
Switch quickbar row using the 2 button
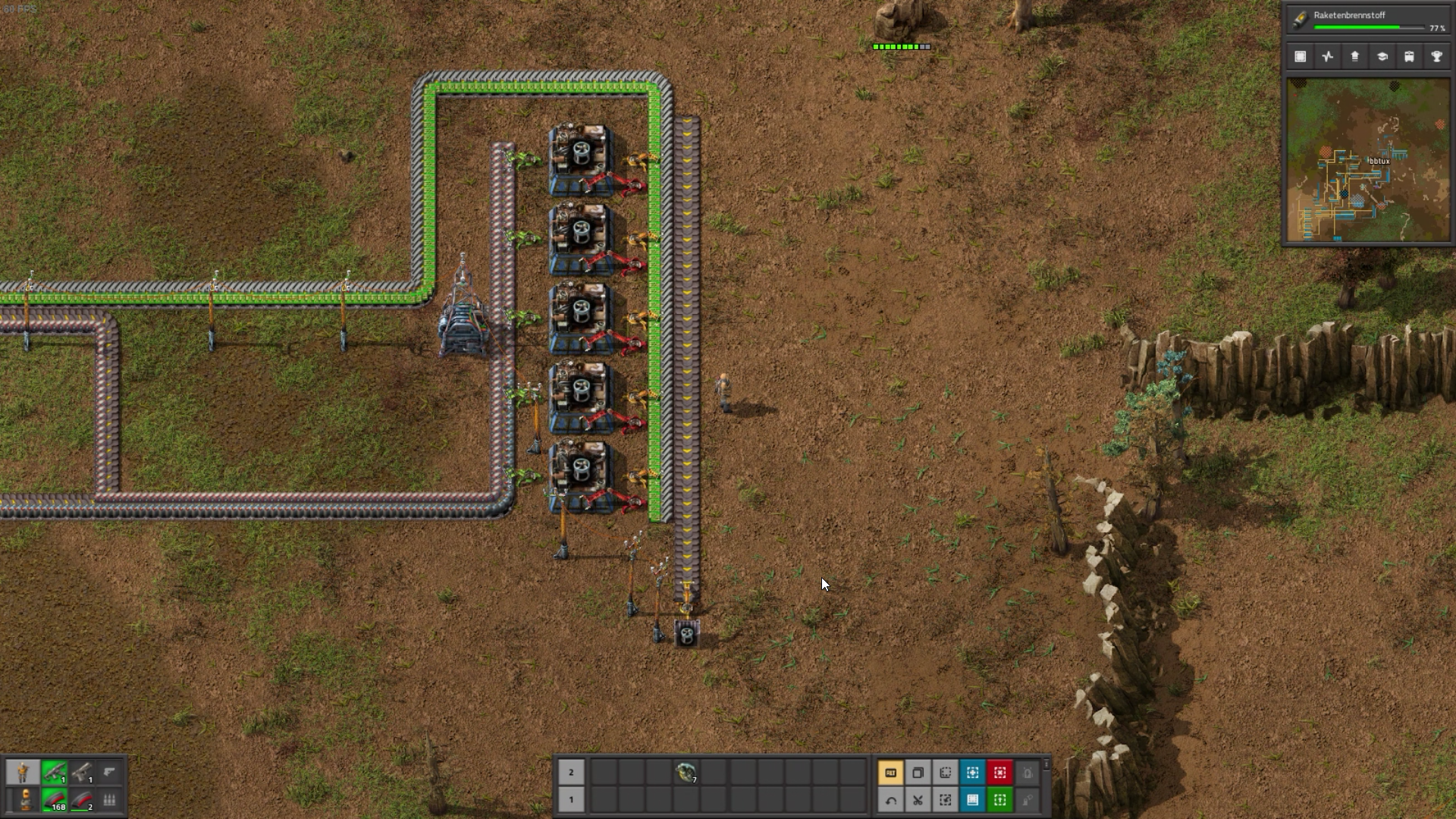pyautogui.click(x=571, y=773)
